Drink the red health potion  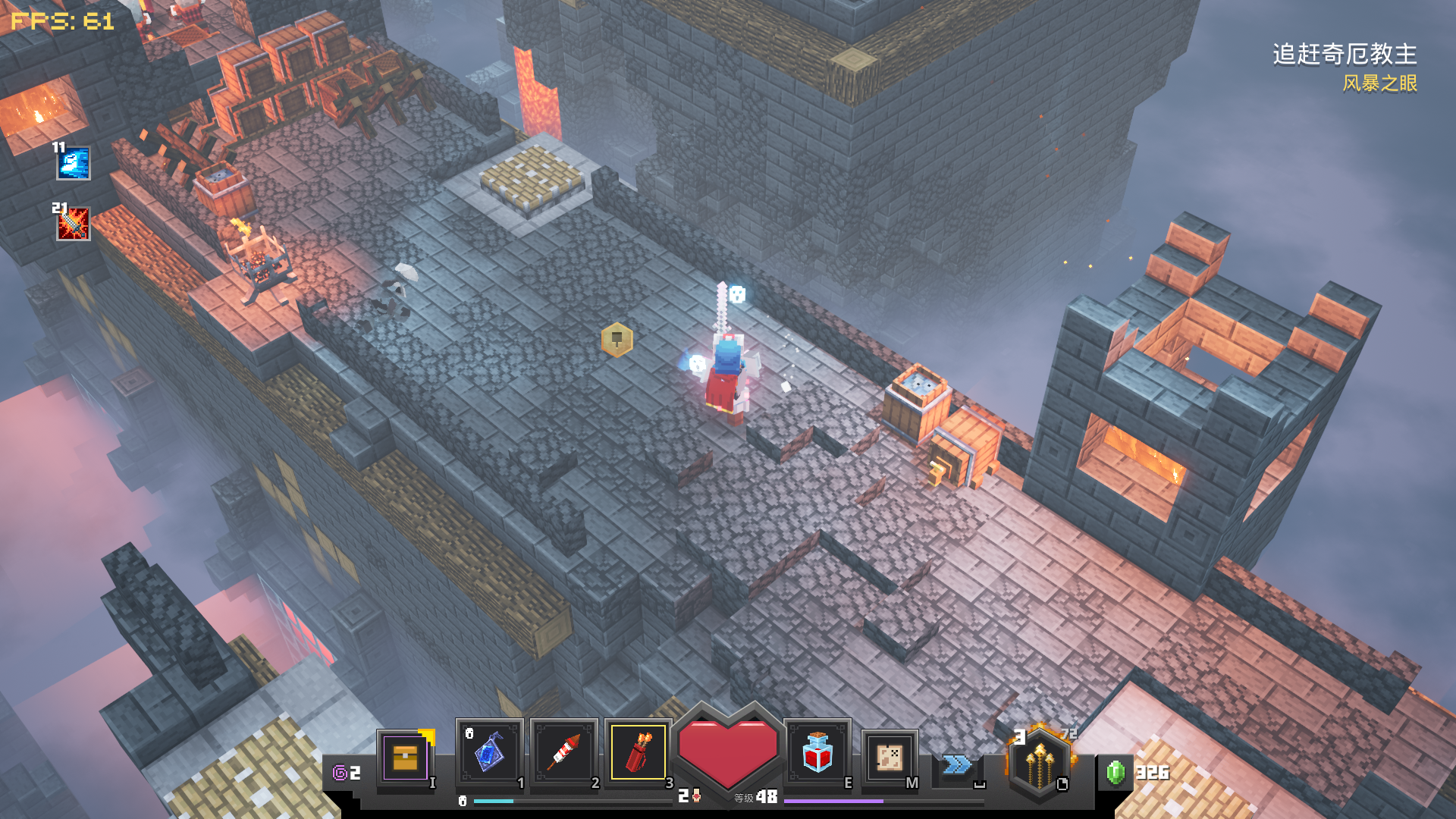(x=817, y=753)
